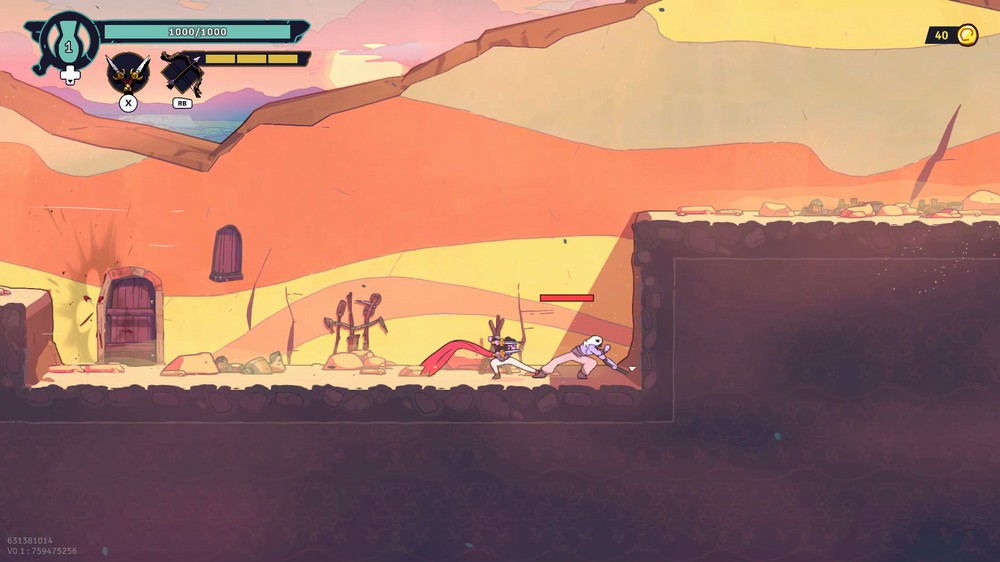Viewport: 1000px width, 562px height.
Task: Activate the bow and arrow weapon icon
Action: 181,72
